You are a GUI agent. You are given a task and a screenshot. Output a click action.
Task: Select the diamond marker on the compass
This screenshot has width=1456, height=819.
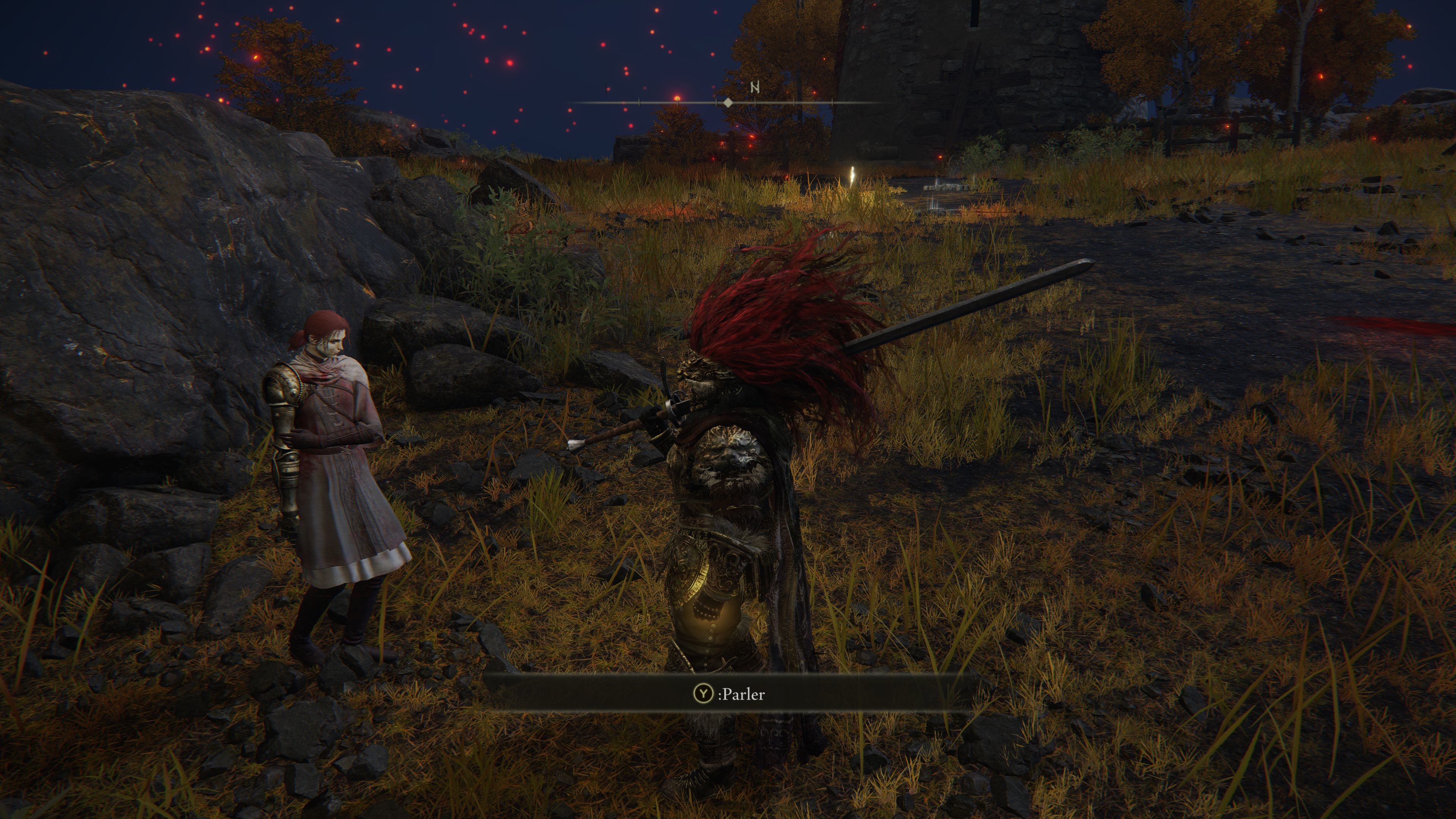point(728,103)
